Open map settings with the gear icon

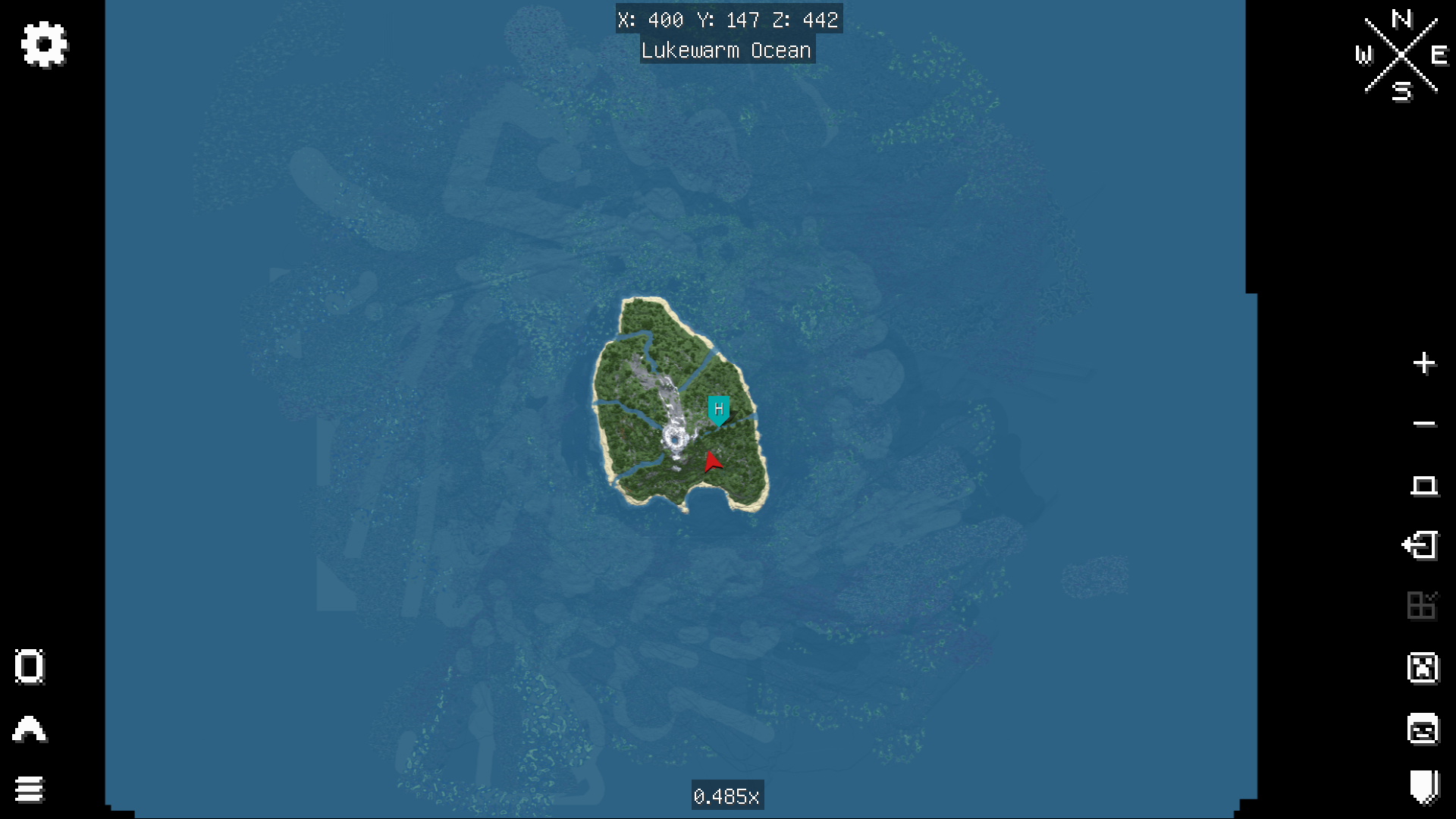(43, 43)
